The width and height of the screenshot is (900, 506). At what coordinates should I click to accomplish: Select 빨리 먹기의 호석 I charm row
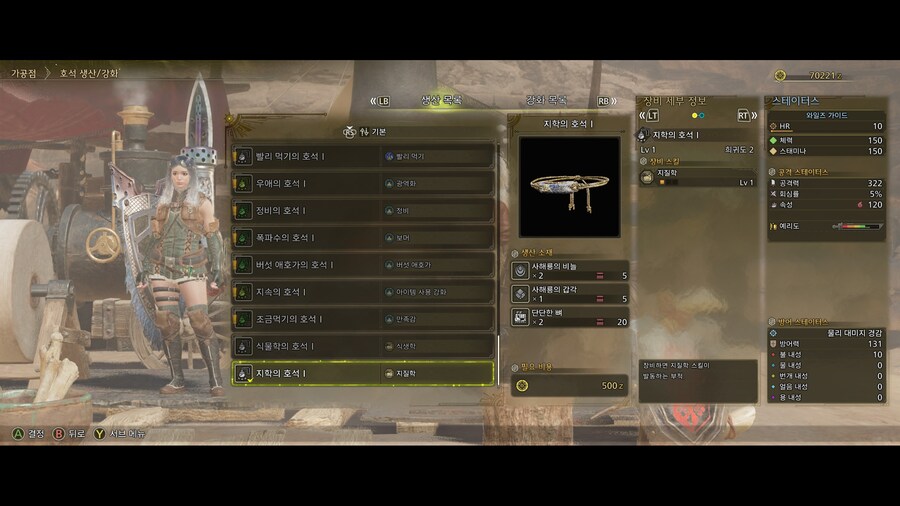[363, 157]
